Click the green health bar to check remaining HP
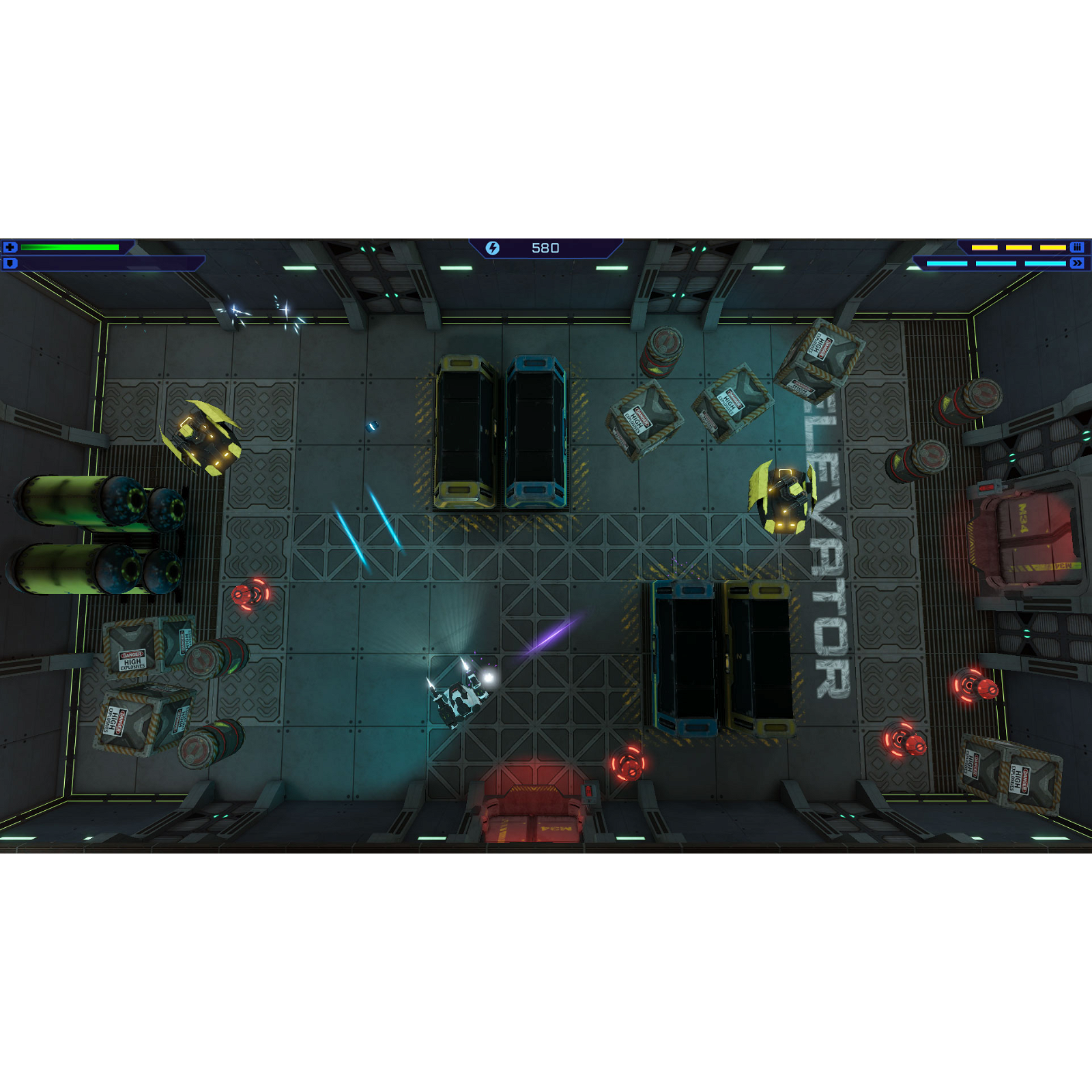Viewport: 1092px width, 1092px height. (x=72, y=247)
